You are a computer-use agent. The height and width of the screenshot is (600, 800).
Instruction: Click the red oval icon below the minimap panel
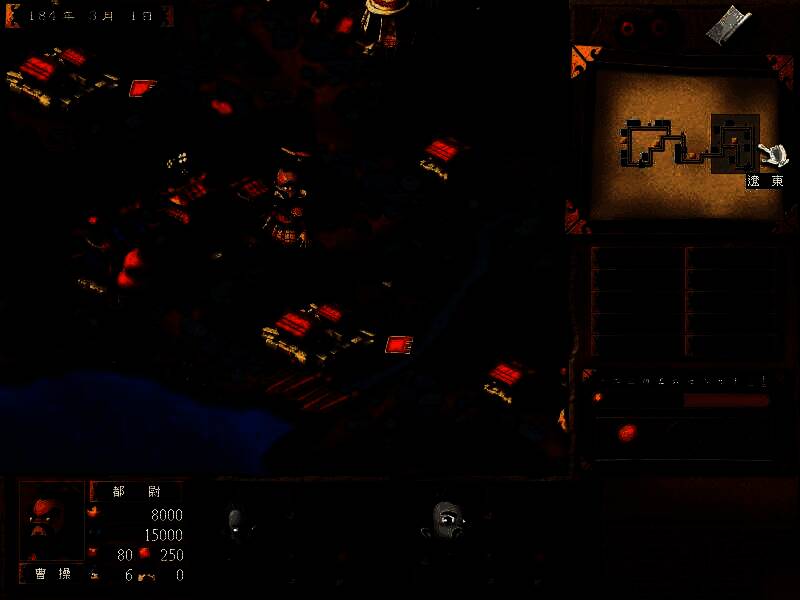pyautogui.click(x=628, y=432)
